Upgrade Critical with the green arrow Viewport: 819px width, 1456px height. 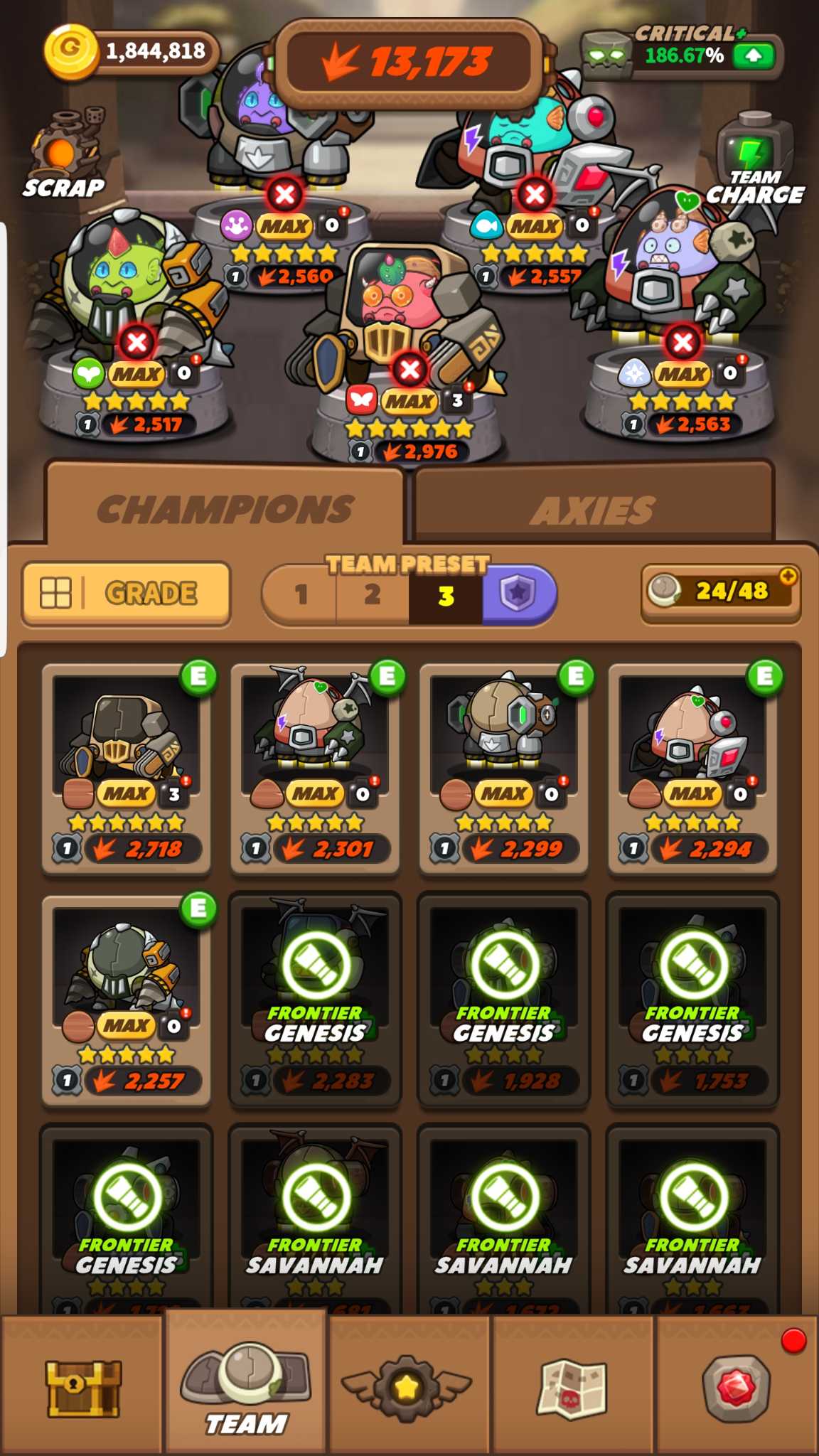752,55
